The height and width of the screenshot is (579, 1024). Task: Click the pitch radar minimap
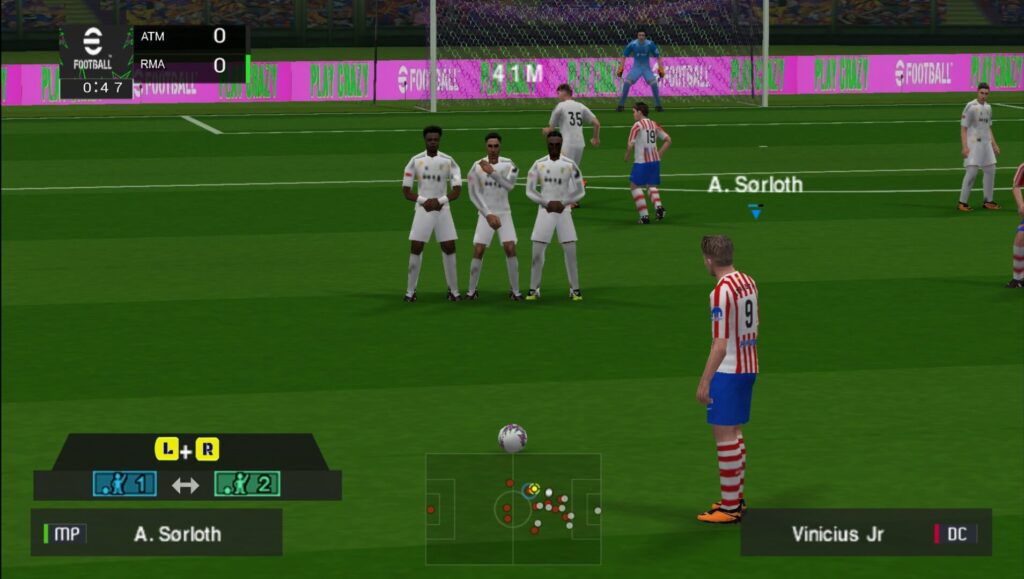[x=513, y=508]
